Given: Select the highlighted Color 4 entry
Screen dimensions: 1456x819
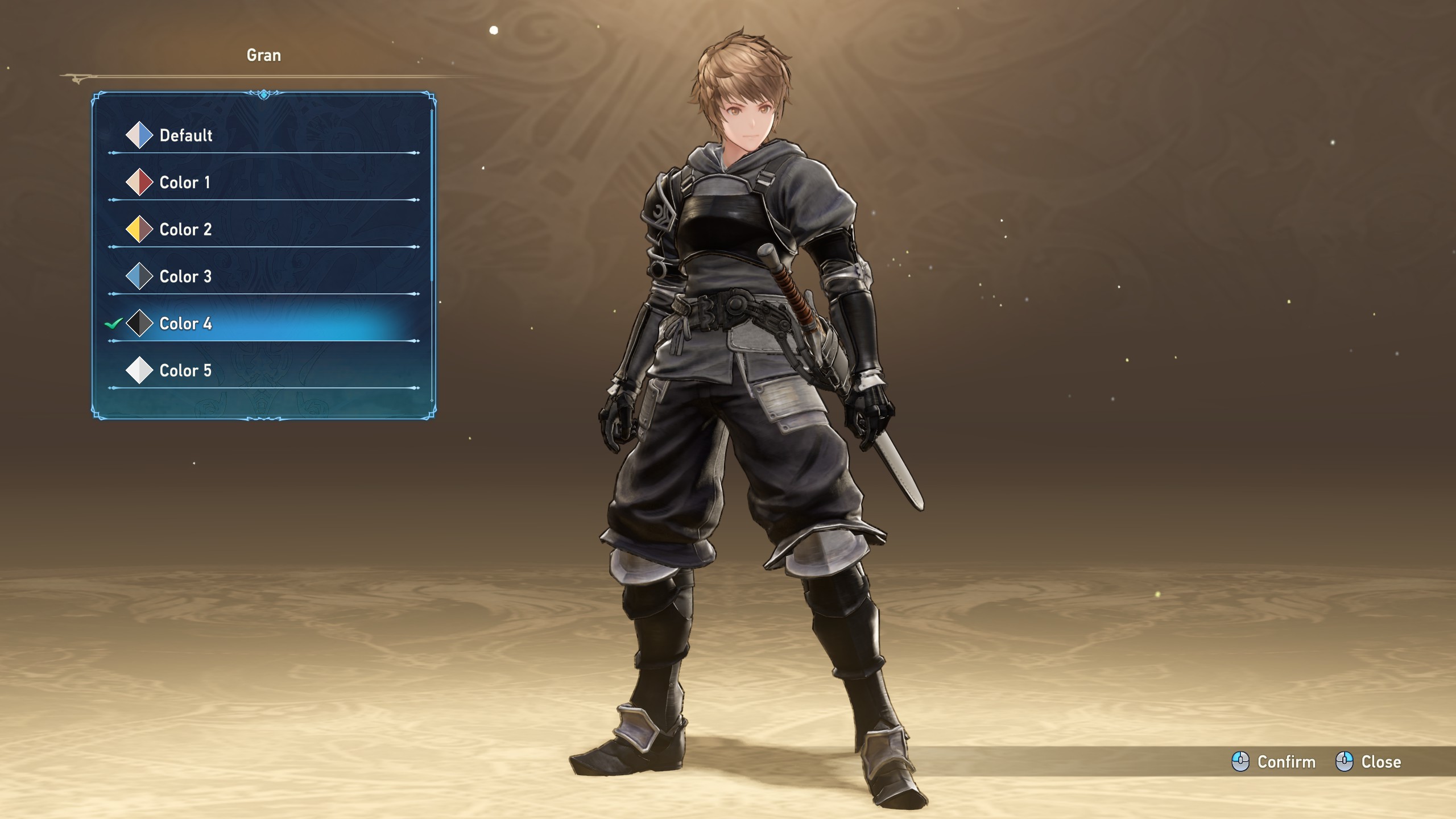Looking at the screenshot, I should click(x=185, y=324).
